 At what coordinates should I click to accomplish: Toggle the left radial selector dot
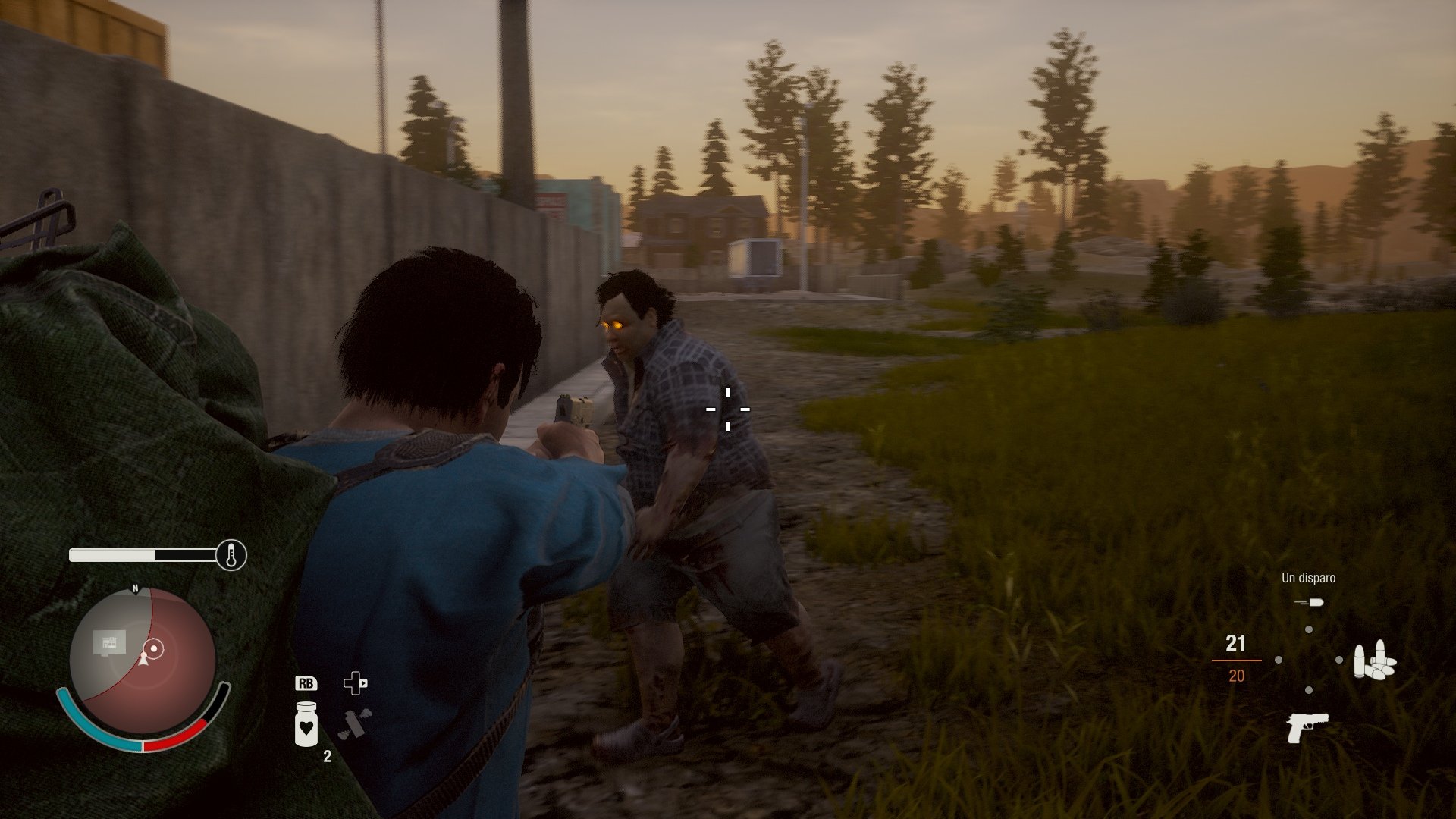[x=1278, y=660]
